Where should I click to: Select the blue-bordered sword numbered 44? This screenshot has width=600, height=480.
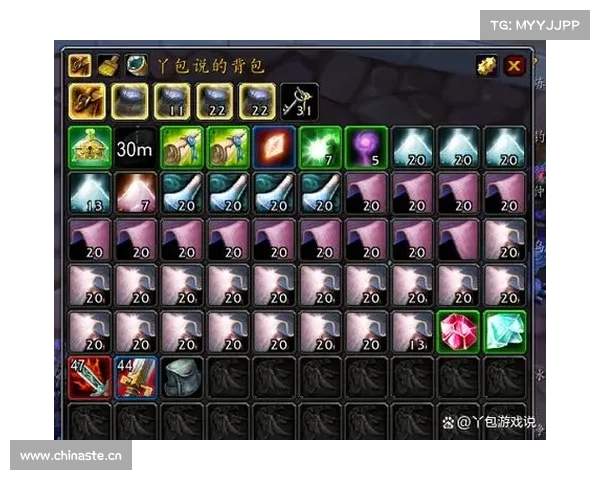tap(135, 378)
